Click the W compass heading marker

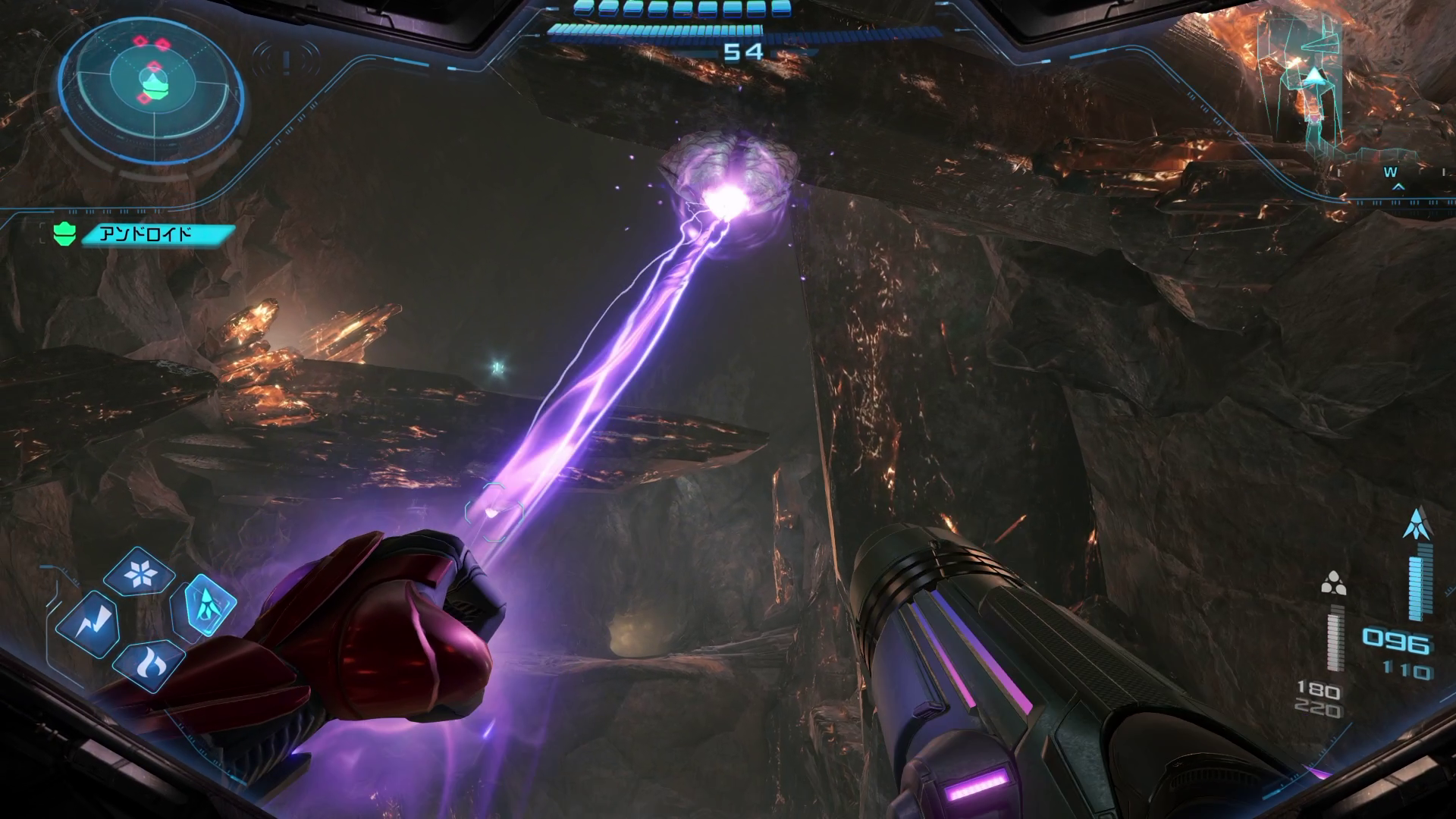tap(1390, 173)
